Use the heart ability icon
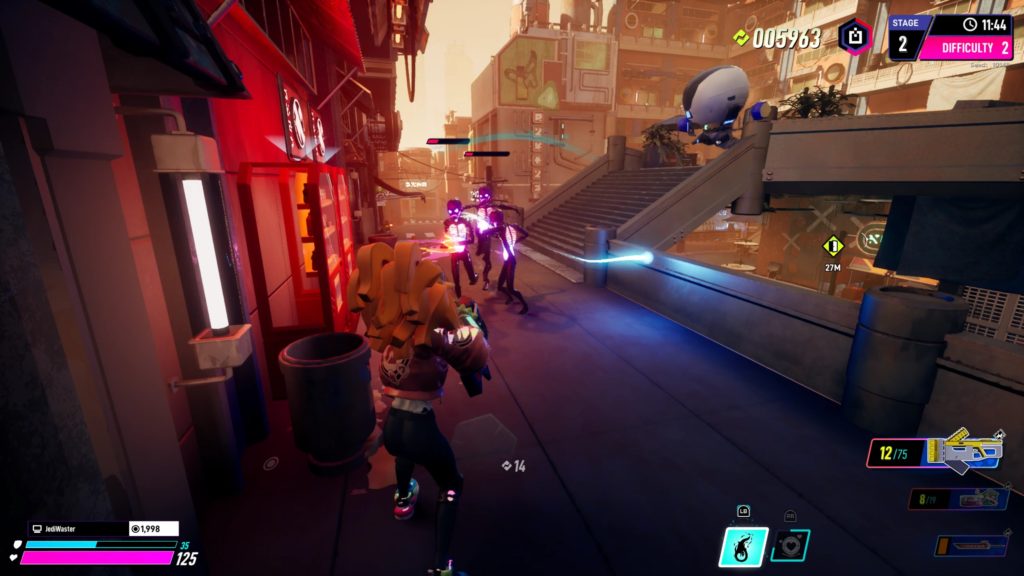The image size is (1024, 576). 790,545
